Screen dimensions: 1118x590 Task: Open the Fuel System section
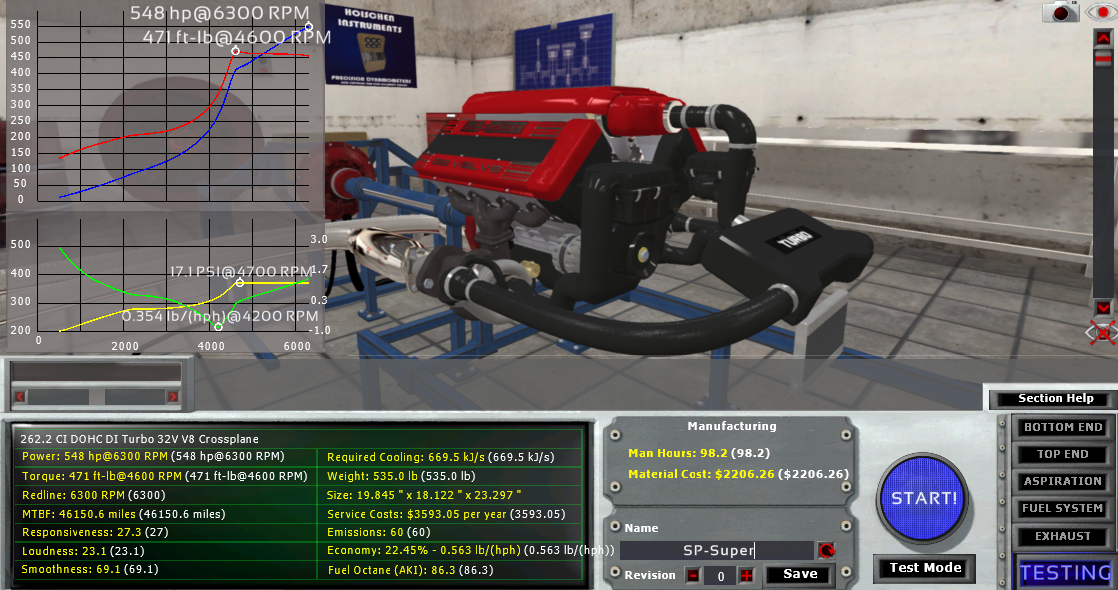[1062, 508]
